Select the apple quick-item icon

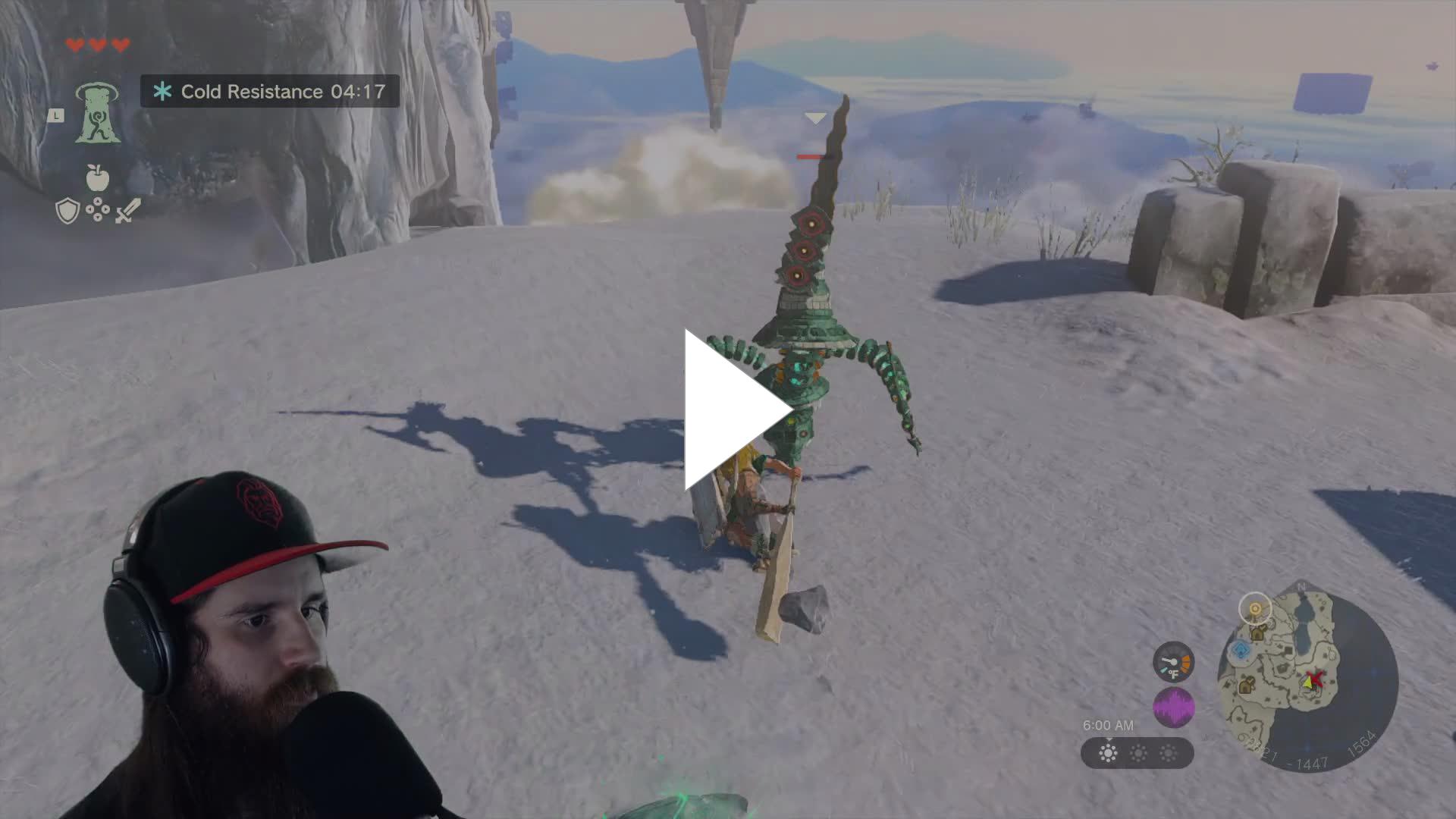point(97,178)
